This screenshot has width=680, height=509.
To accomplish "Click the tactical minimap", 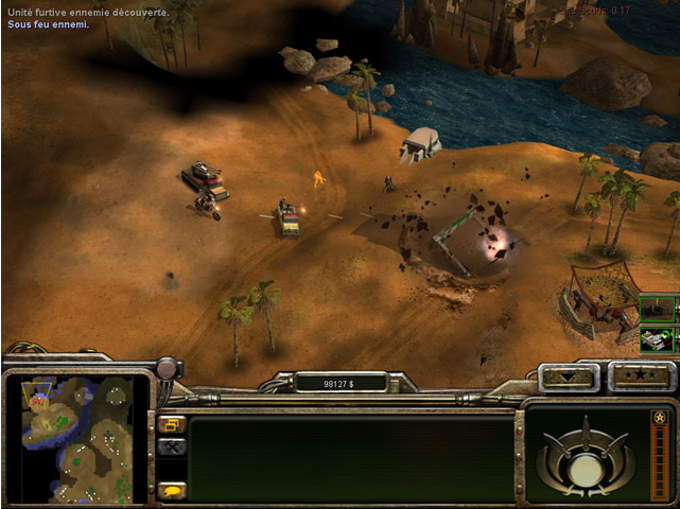I will coord(76,440).
